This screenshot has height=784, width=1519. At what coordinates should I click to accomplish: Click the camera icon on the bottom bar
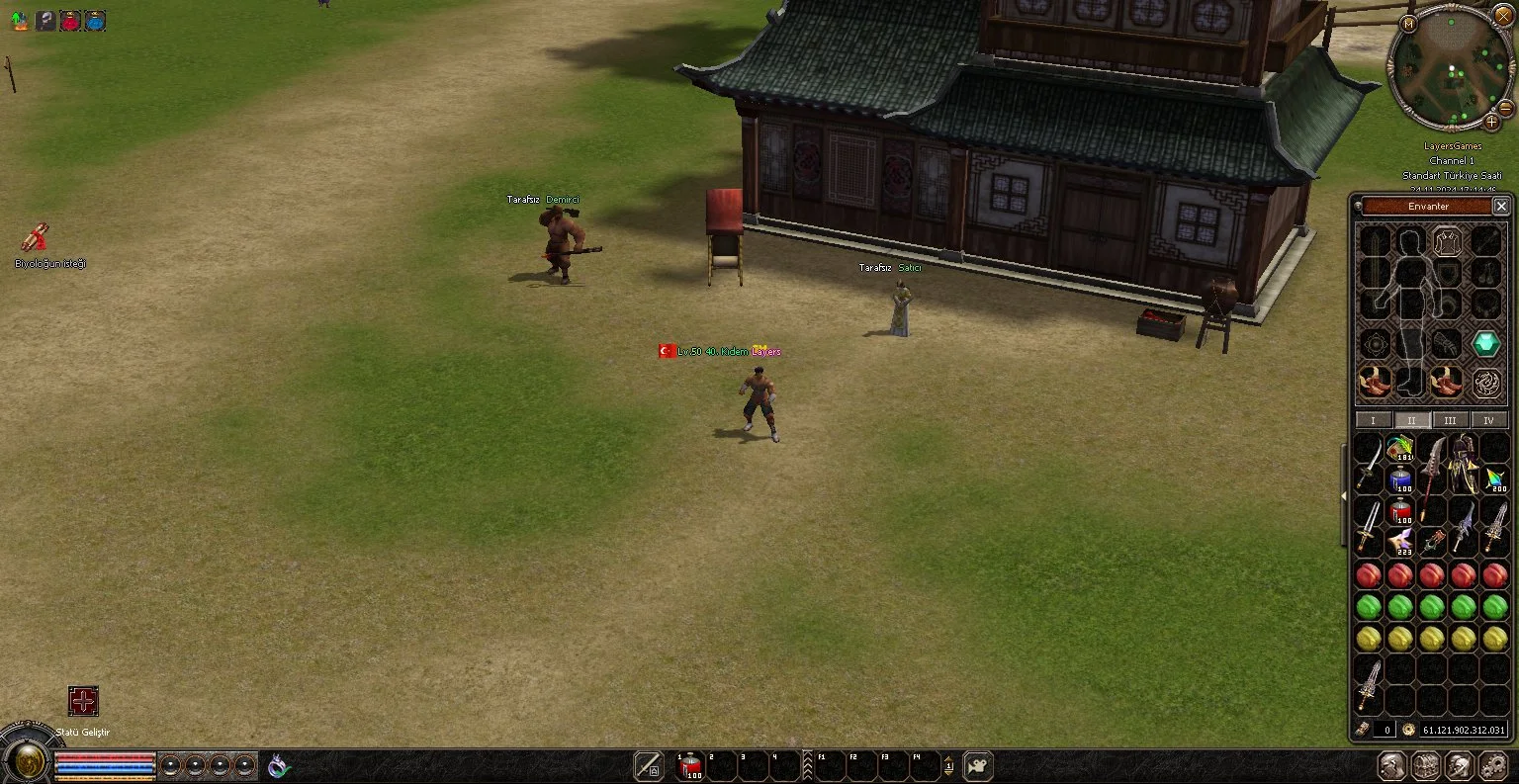coord(977,765)
